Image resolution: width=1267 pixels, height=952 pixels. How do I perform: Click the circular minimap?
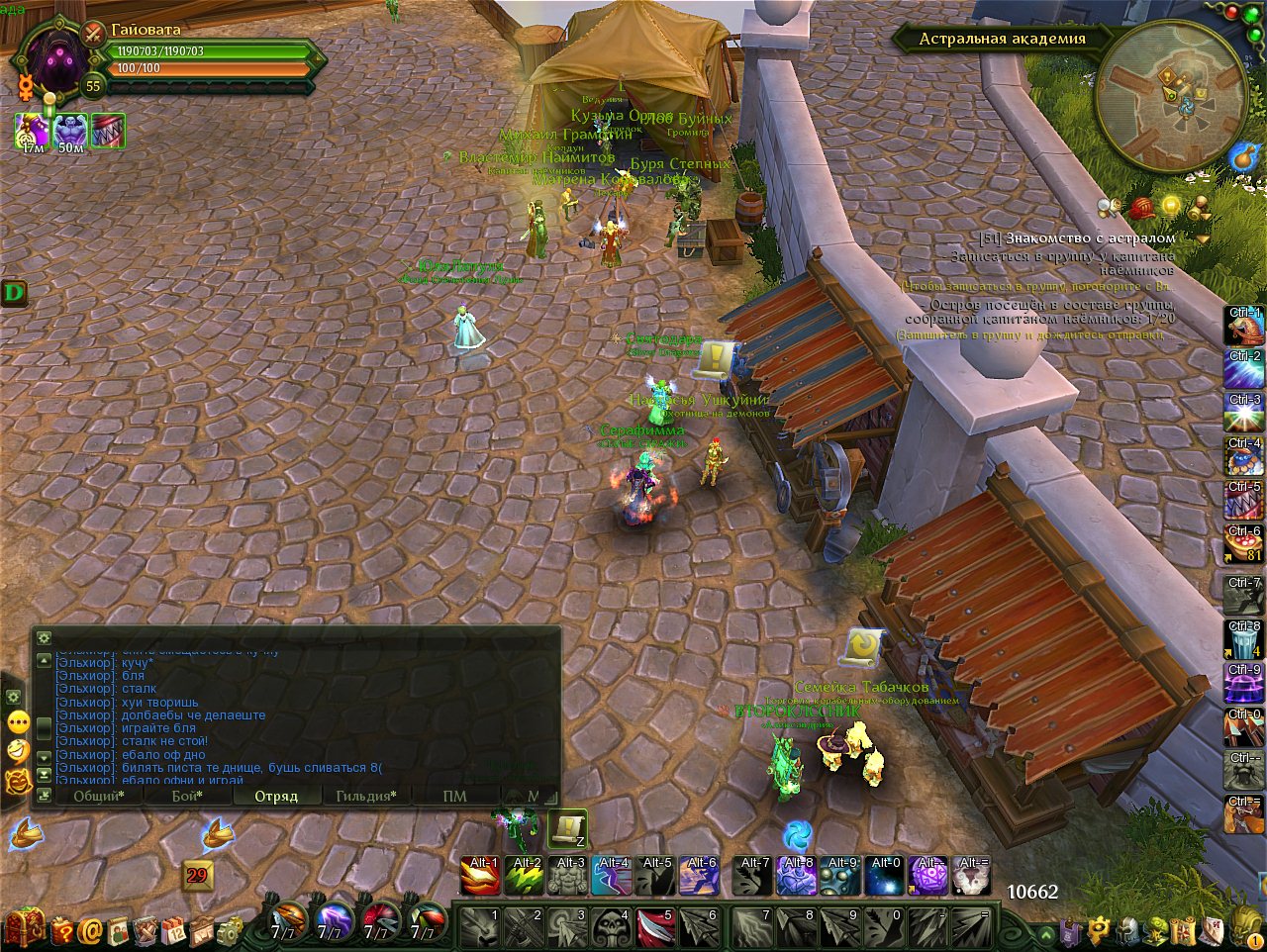pos(1172,96)
